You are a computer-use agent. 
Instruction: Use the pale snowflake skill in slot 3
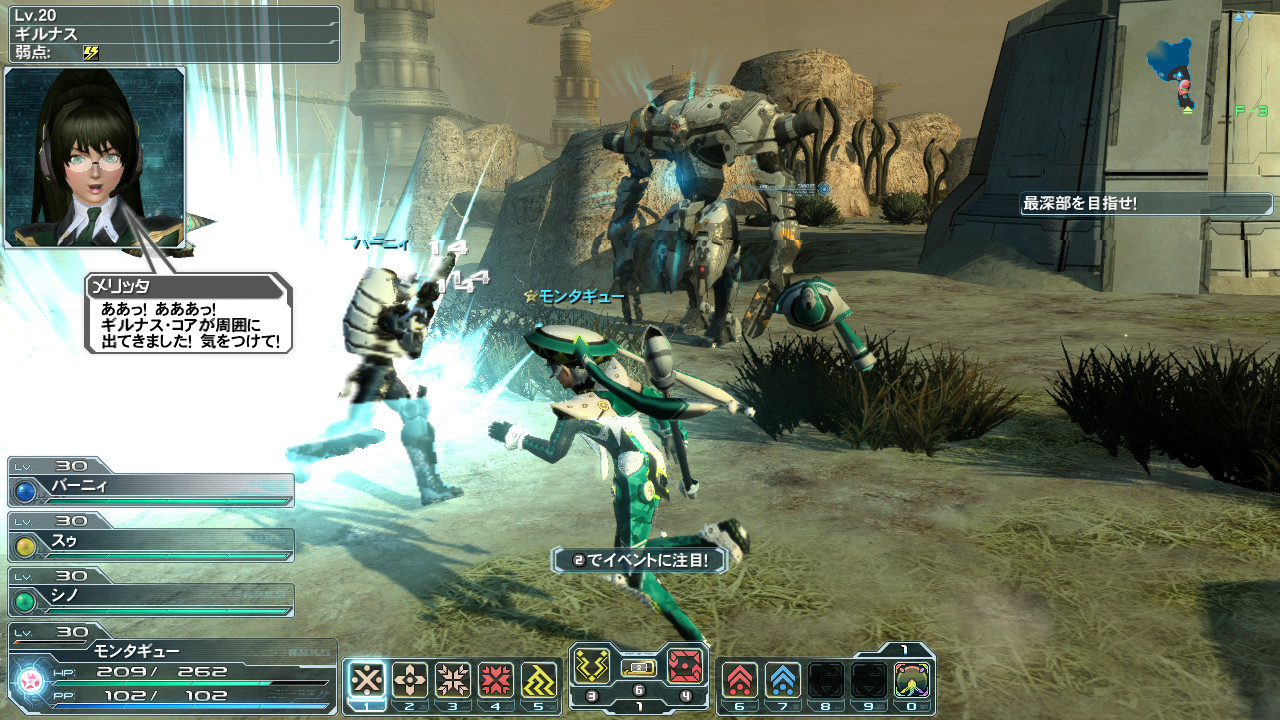click(x=453, y=680)
